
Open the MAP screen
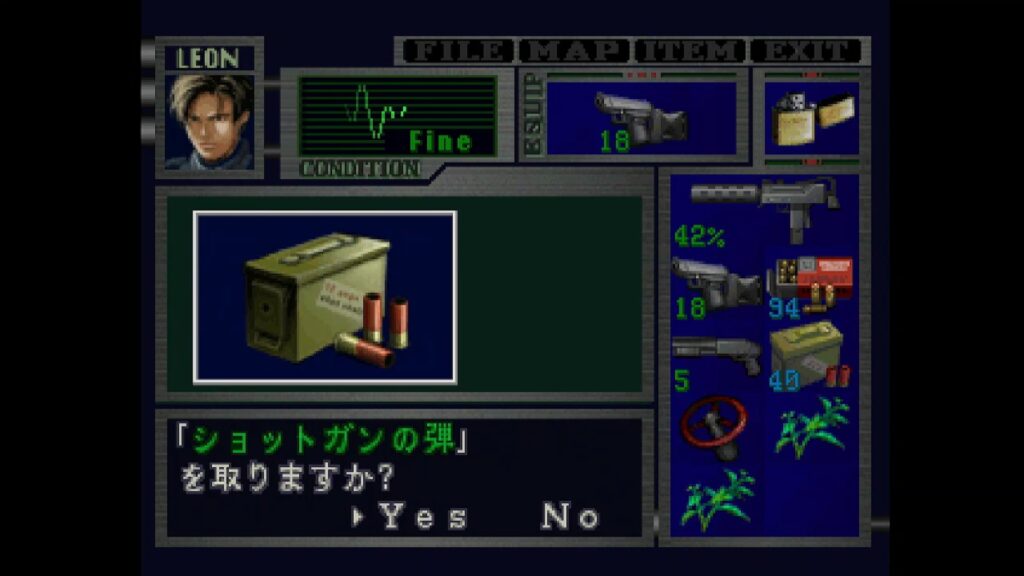coord(575,51)
